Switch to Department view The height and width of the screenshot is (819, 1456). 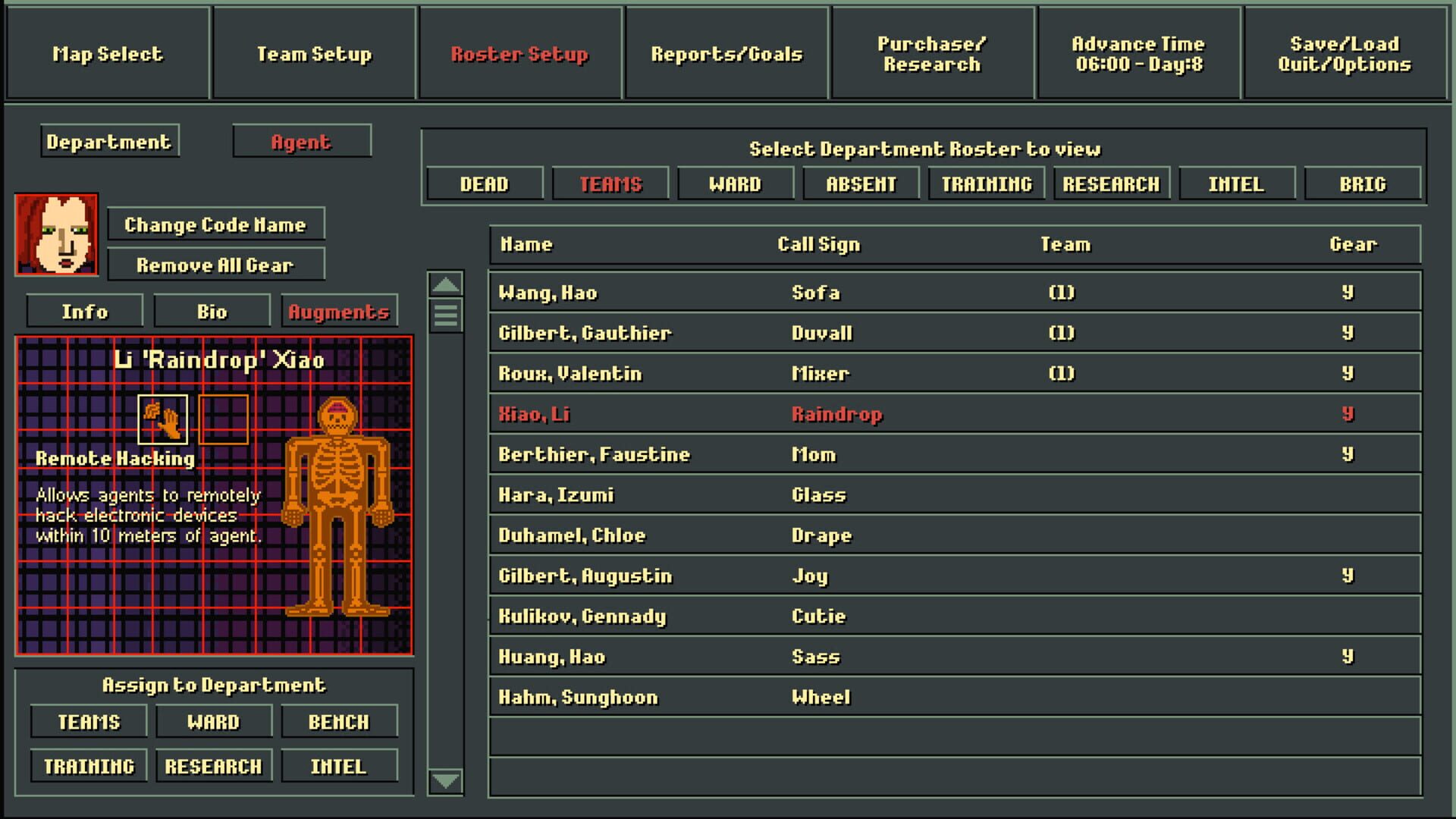click(108, 141)
